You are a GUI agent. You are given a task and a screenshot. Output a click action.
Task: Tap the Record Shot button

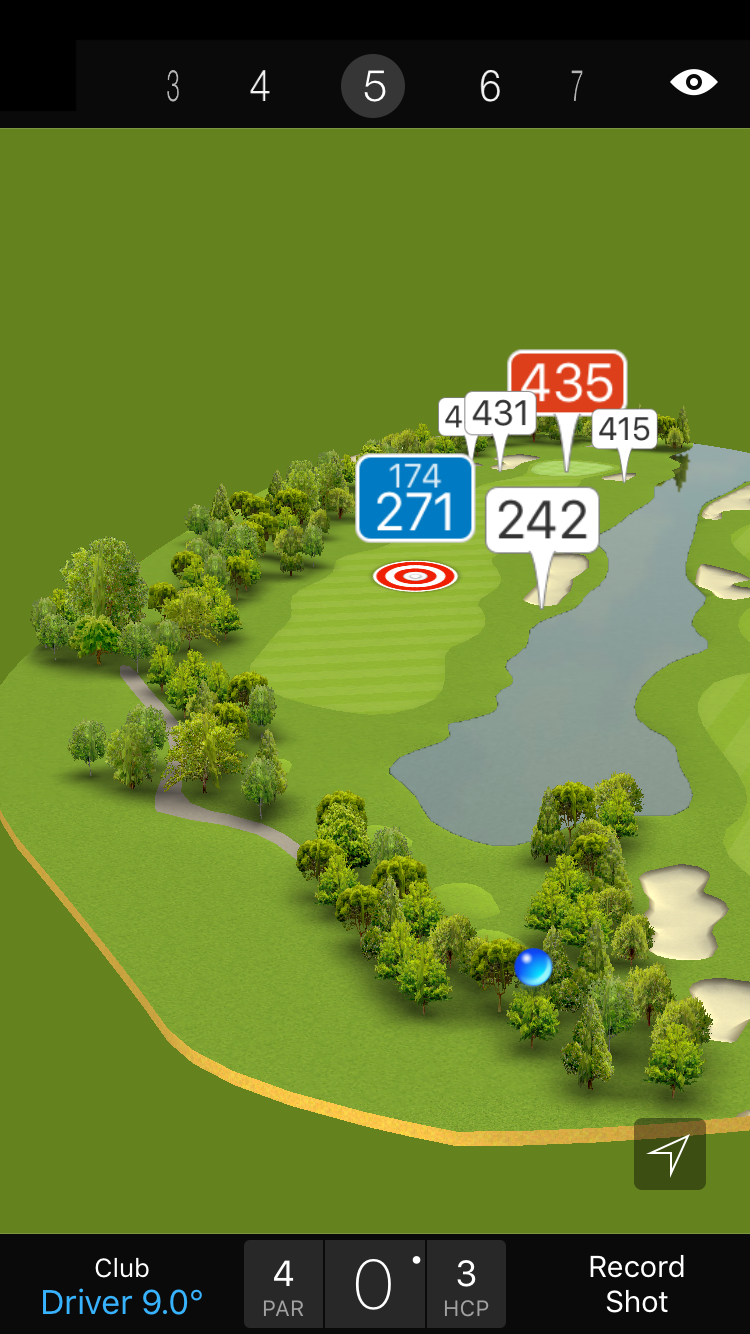pyautogui.click(x=636, y=1285)
